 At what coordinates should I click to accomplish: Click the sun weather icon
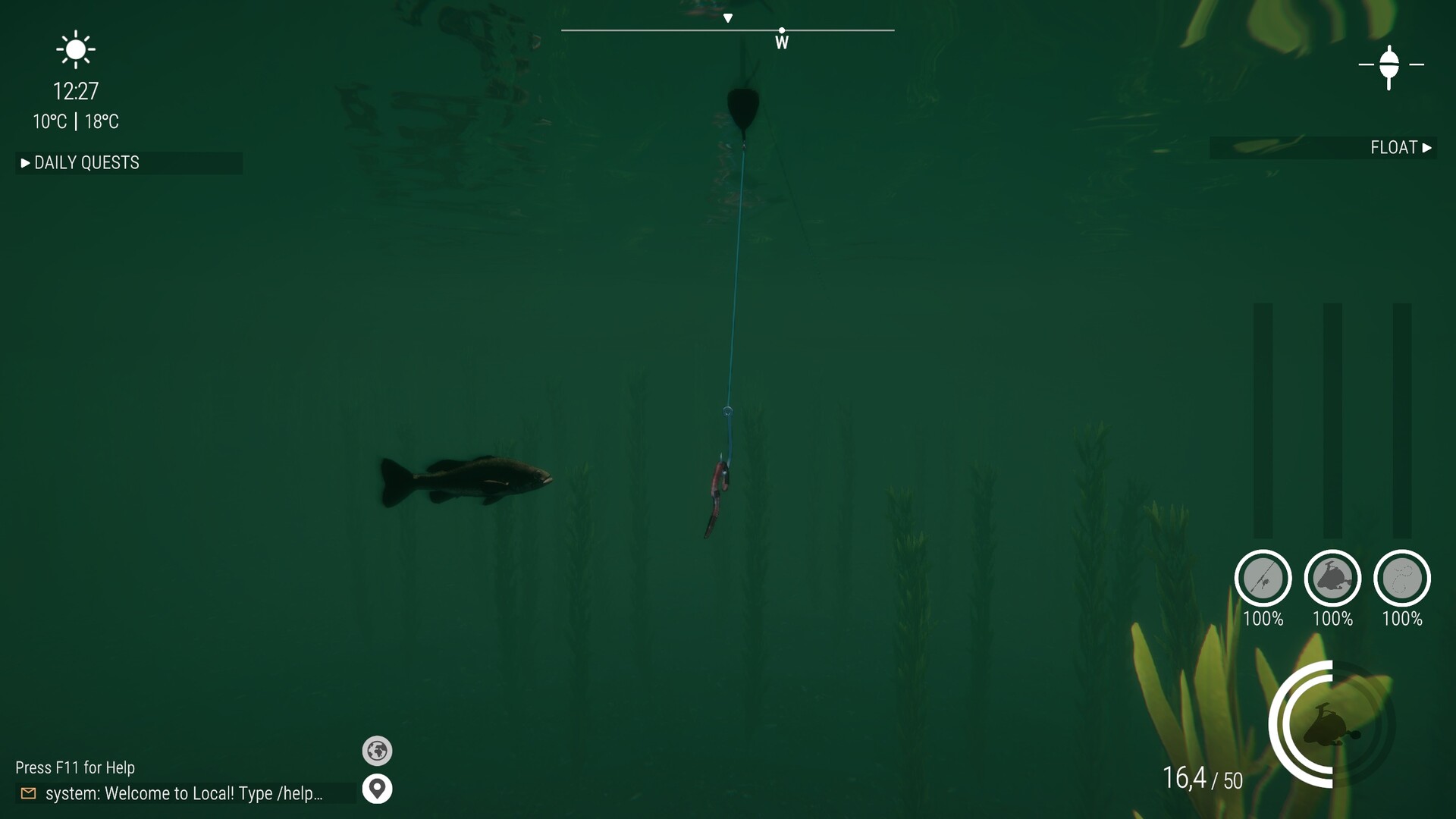click(x=74, y=49)
